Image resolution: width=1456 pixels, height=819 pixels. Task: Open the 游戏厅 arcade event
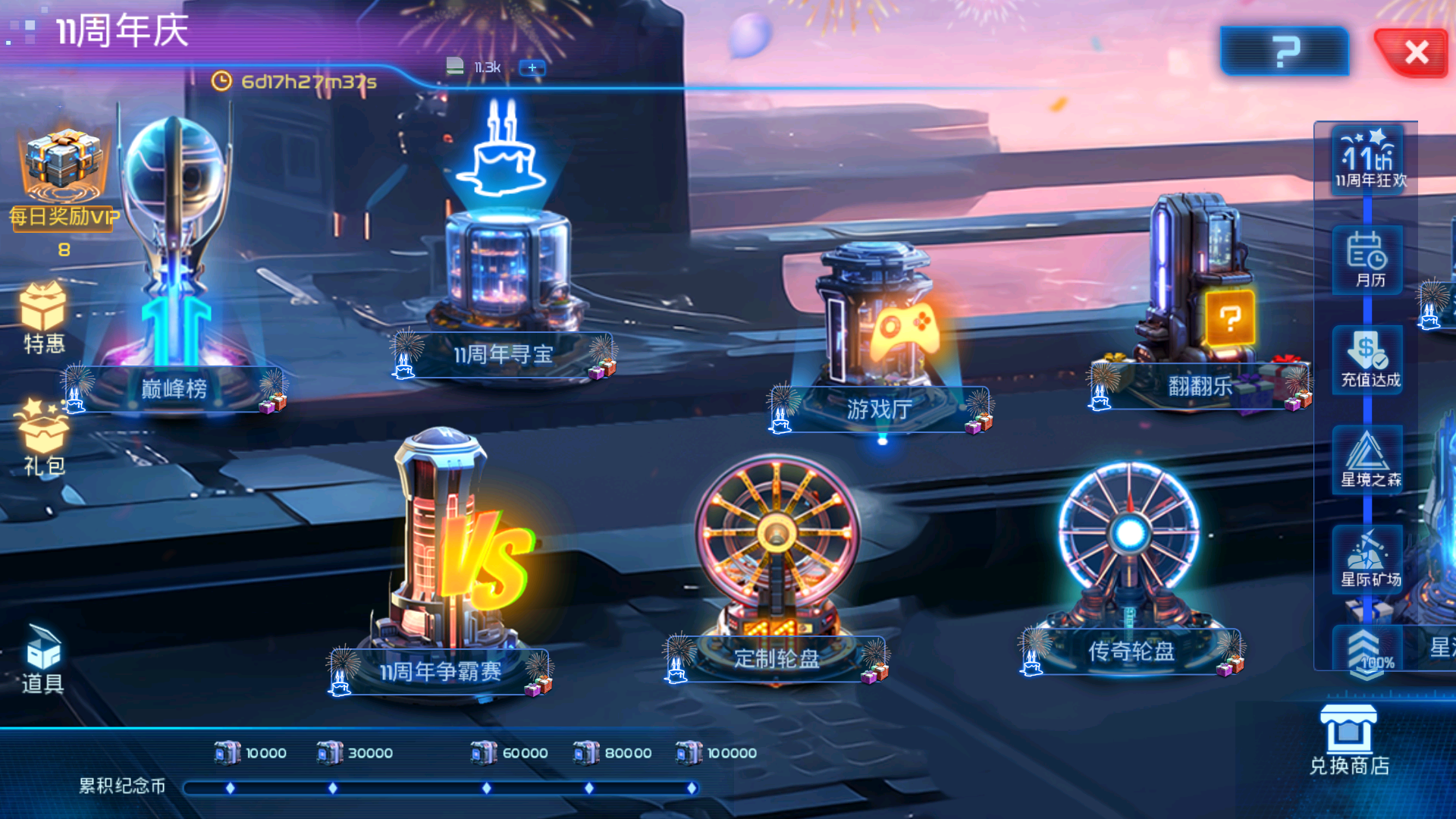coord(879,409)
